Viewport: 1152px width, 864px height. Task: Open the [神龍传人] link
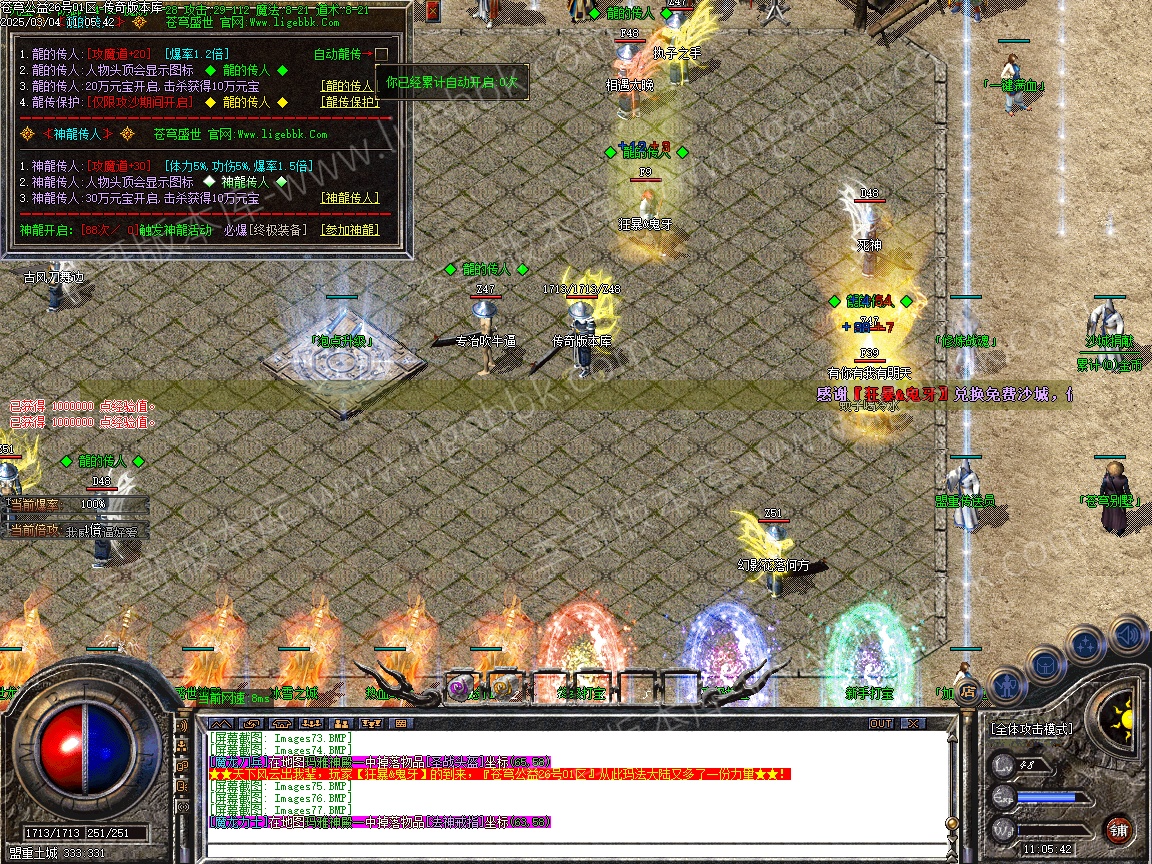click(349, 198)
